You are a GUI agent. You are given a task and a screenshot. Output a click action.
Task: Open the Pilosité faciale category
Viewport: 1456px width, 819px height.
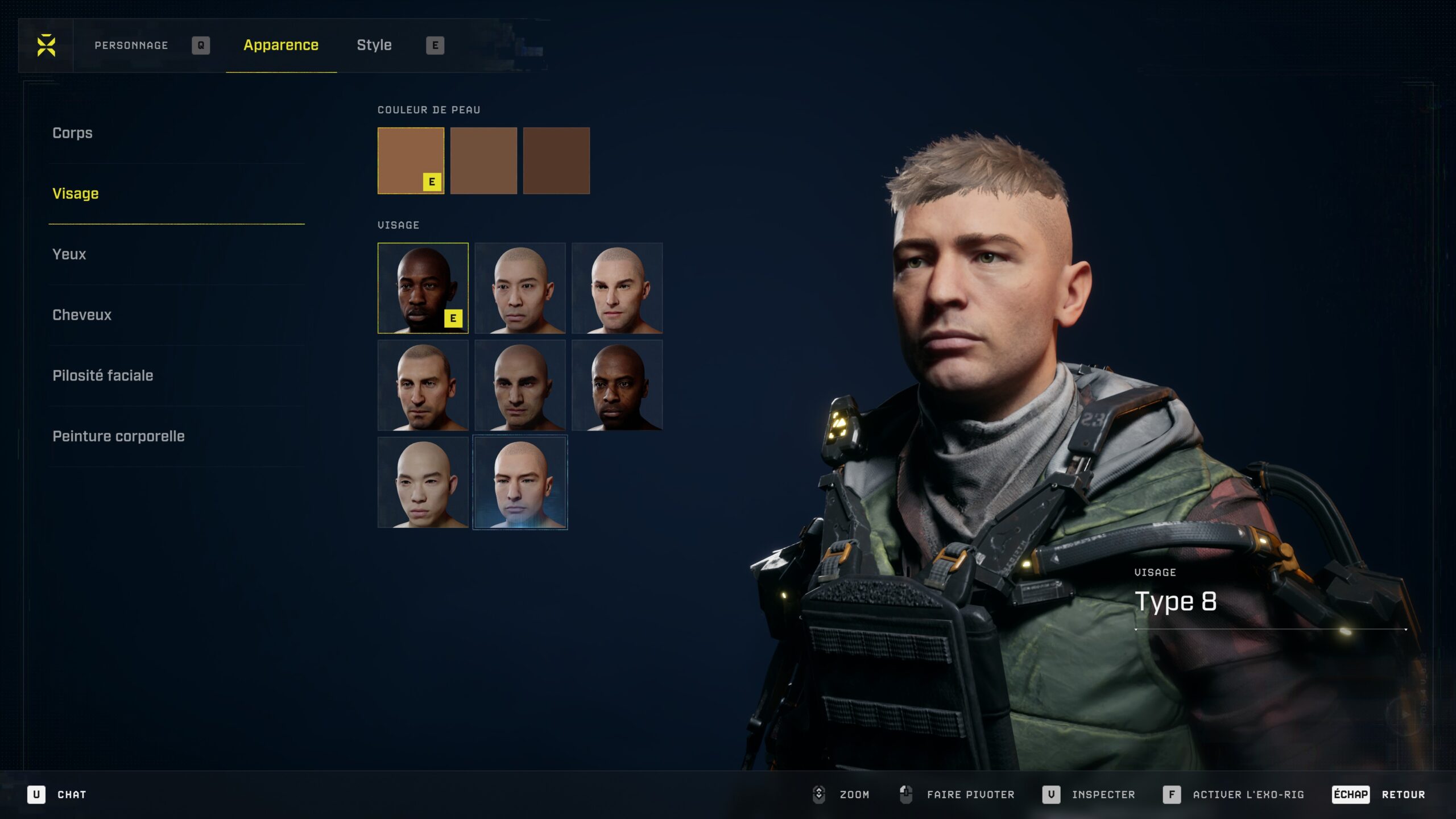(x=102, y=375)
